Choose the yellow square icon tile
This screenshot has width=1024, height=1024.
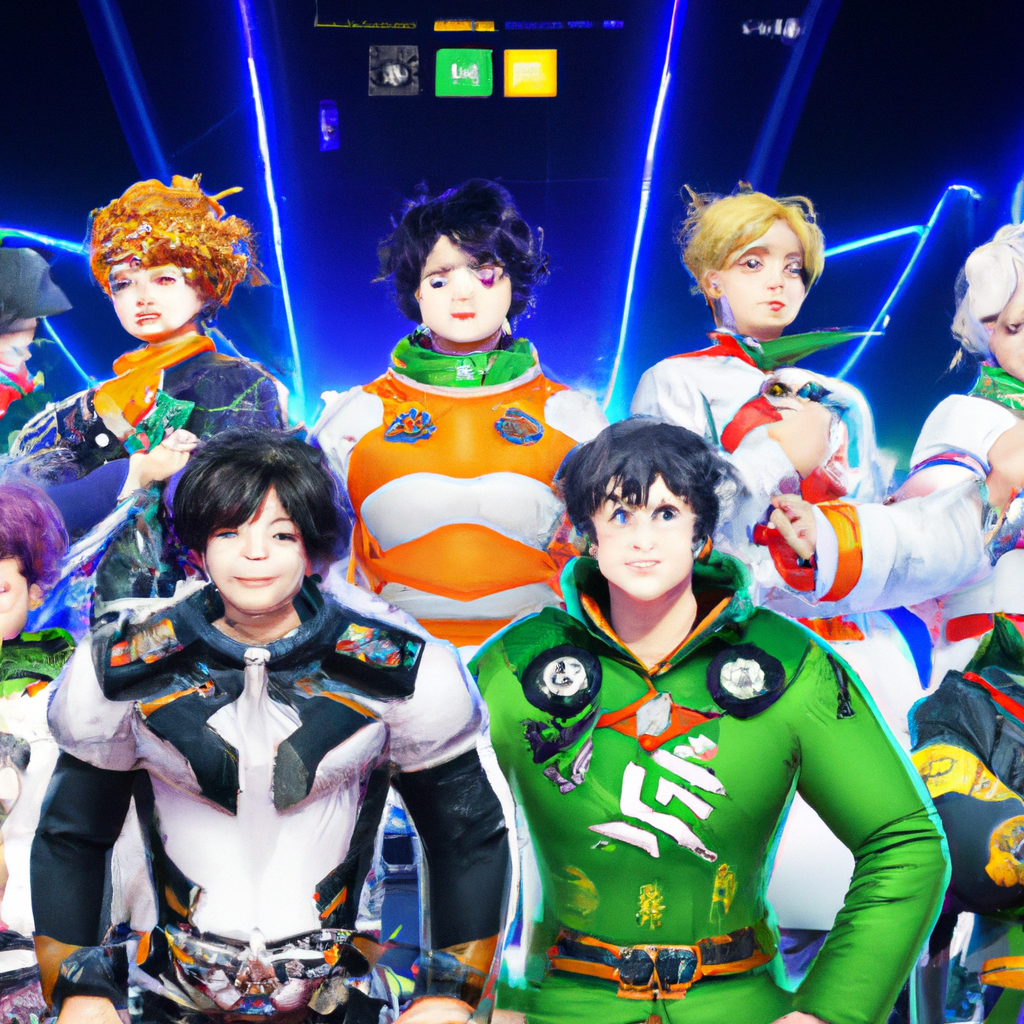click(x=530, y=73)
